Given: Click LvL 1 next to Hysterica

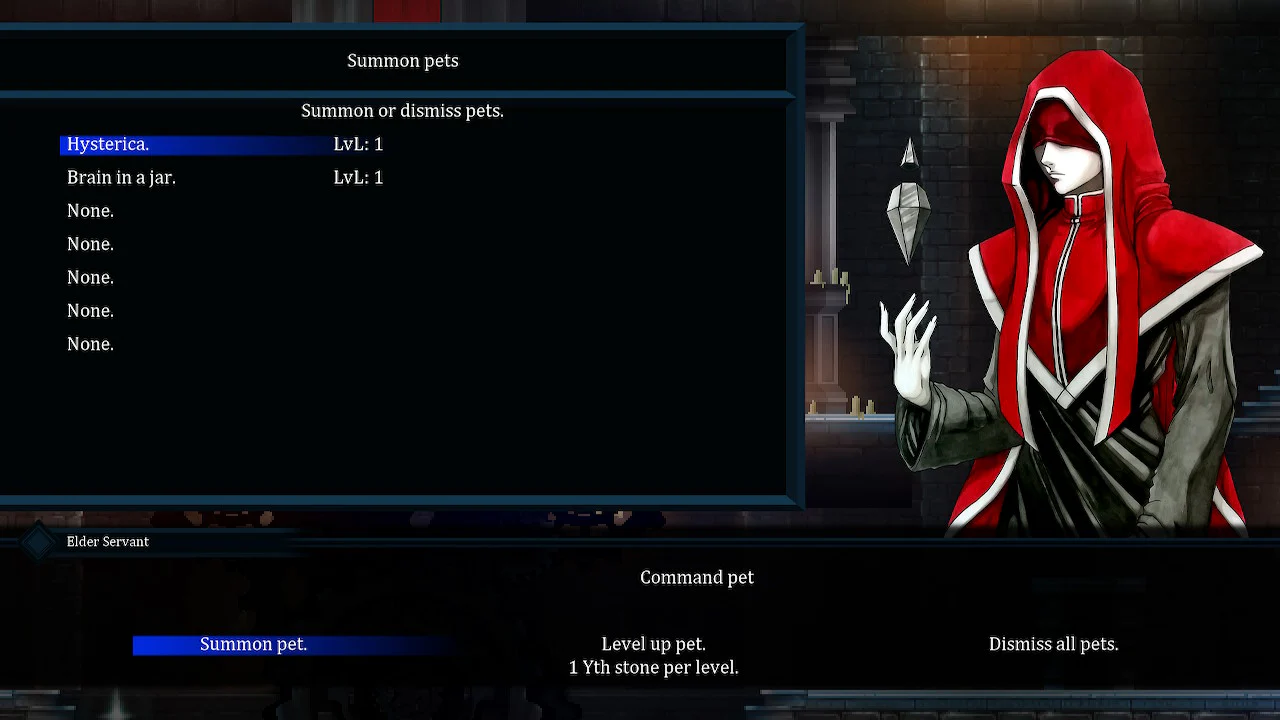Looking at the screenshot, I should [x=358, y=144].
